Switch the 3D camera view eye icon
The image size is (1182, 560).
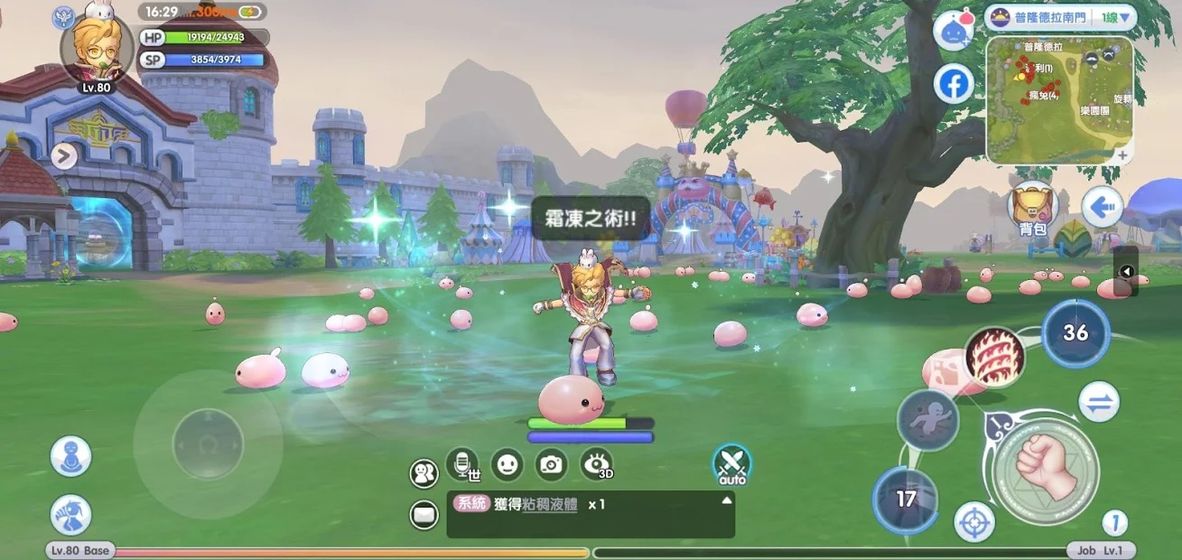(597, 464)
